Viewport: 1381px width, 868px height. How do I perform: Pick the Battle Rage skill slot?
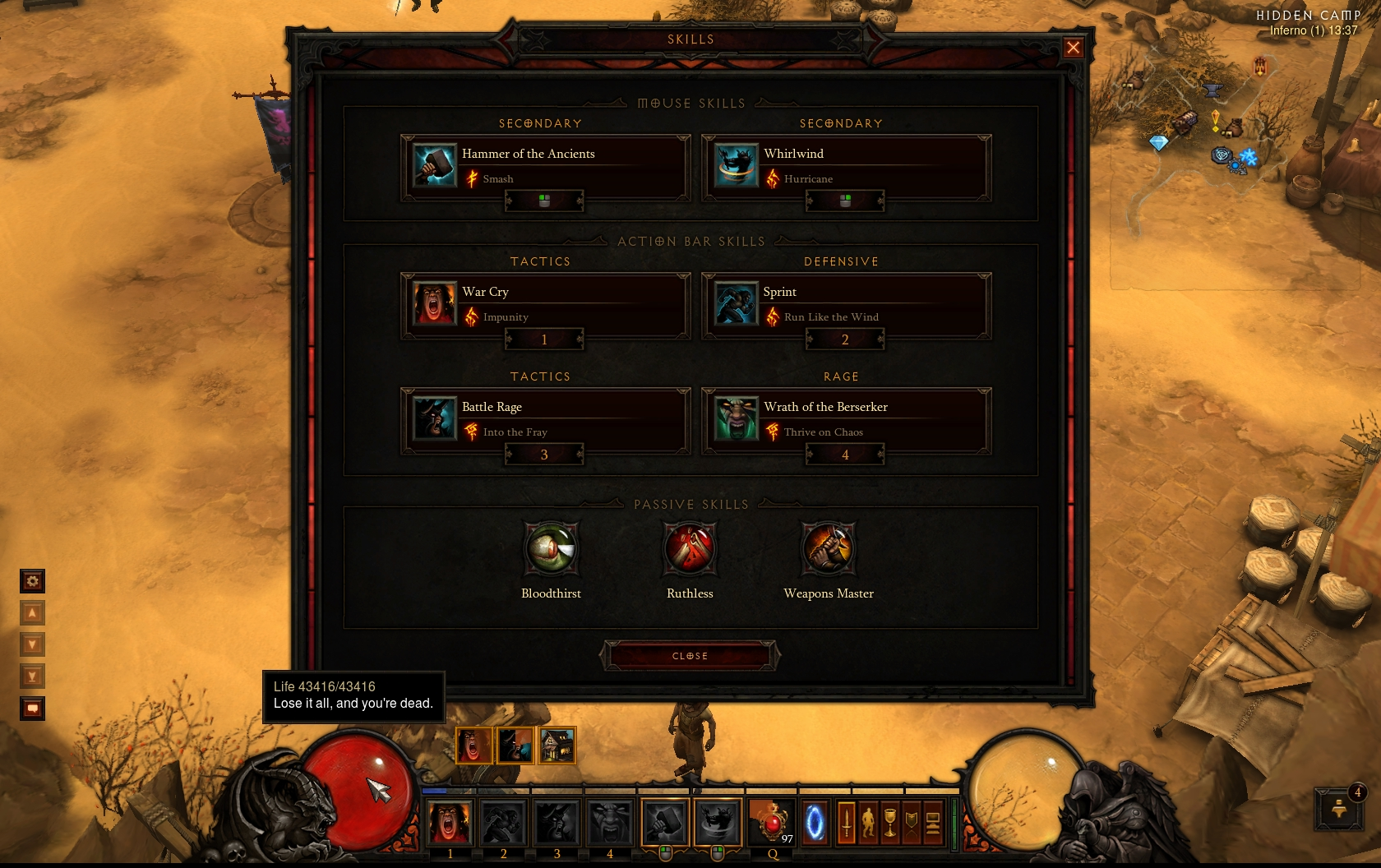point(544,420)
